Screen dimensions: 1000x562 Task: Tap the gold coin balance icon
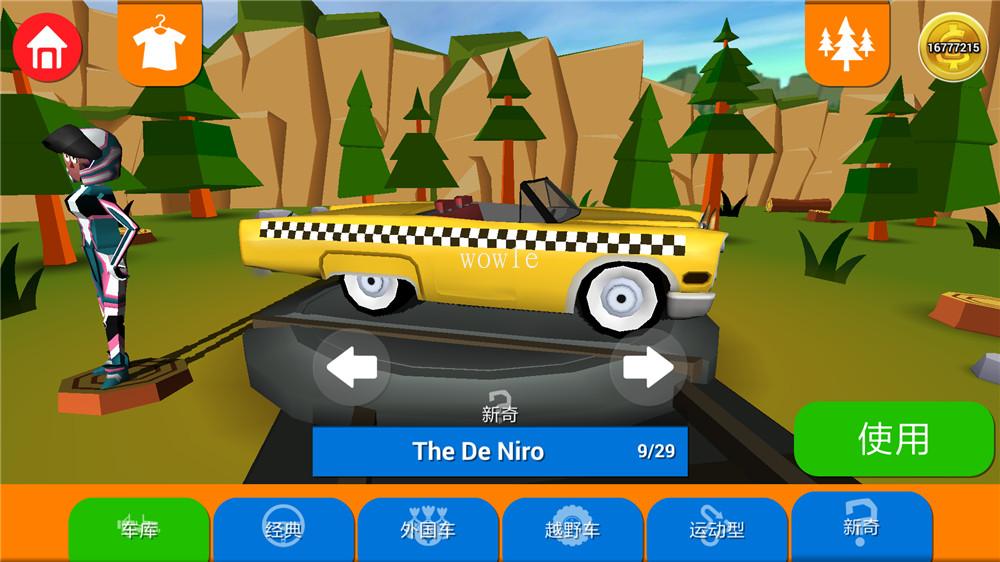tap(953, 46)
